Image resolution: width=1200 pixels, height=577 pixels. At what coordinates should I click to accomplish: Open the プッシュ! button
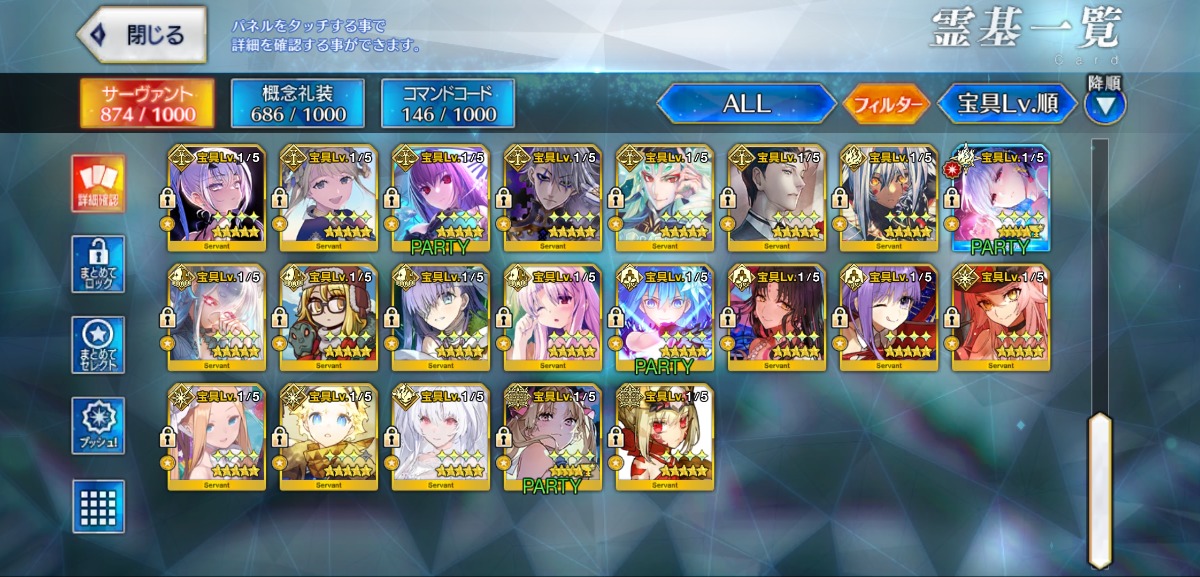(x=99, y=425)
